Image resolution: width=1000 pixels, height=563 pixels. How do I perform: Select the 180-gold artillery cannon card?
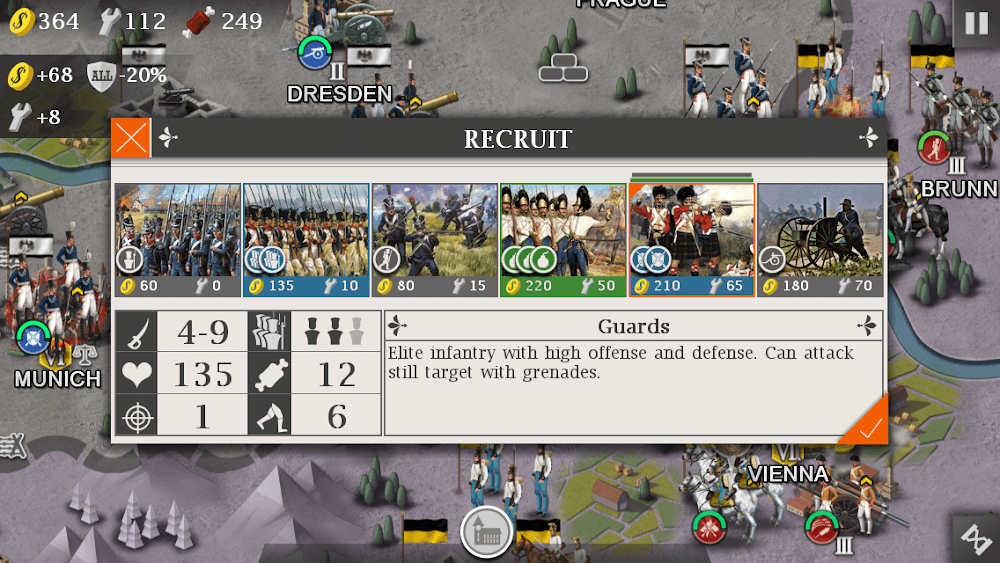pyautogui.click(x=820, y=240)
